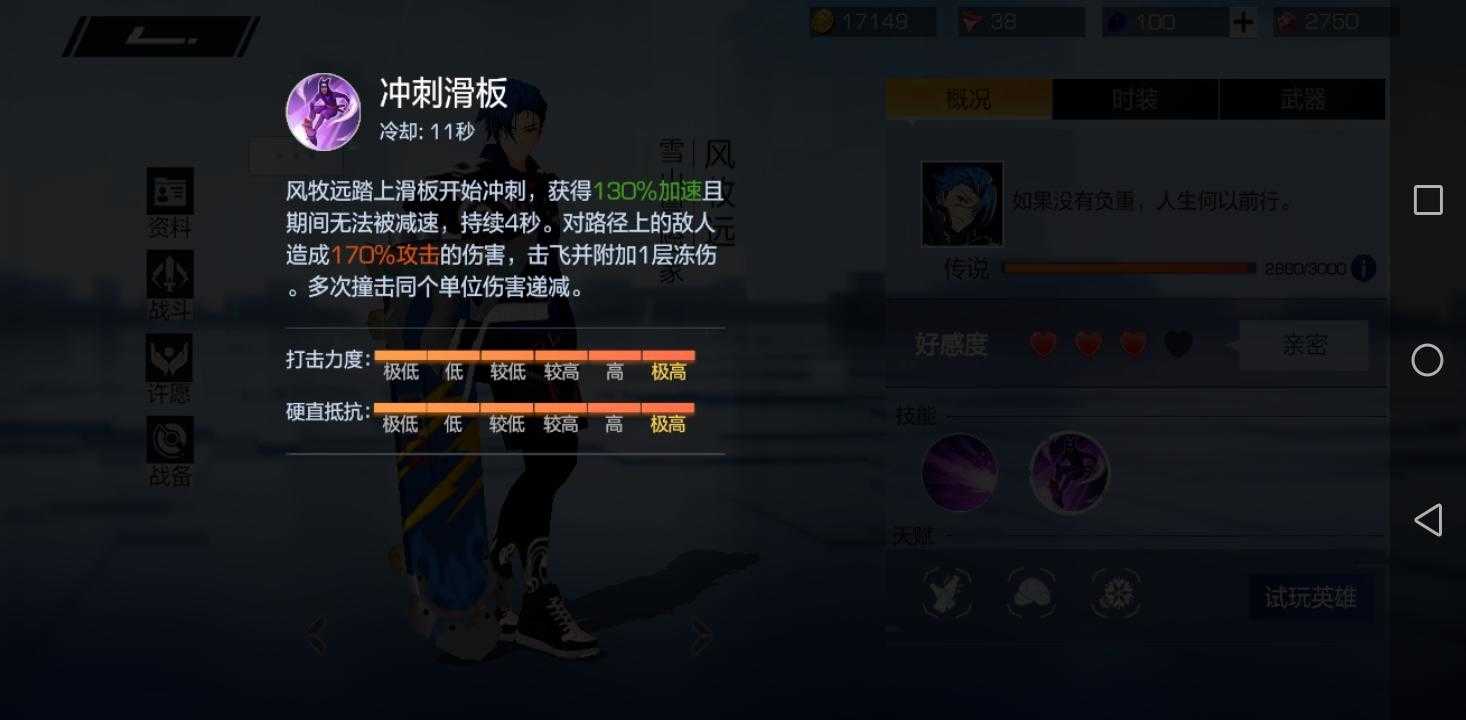Screen dimensions: 1466x720
Task: Switch to the 武器 weapon tab
Action: click(x=1303, y=98)
